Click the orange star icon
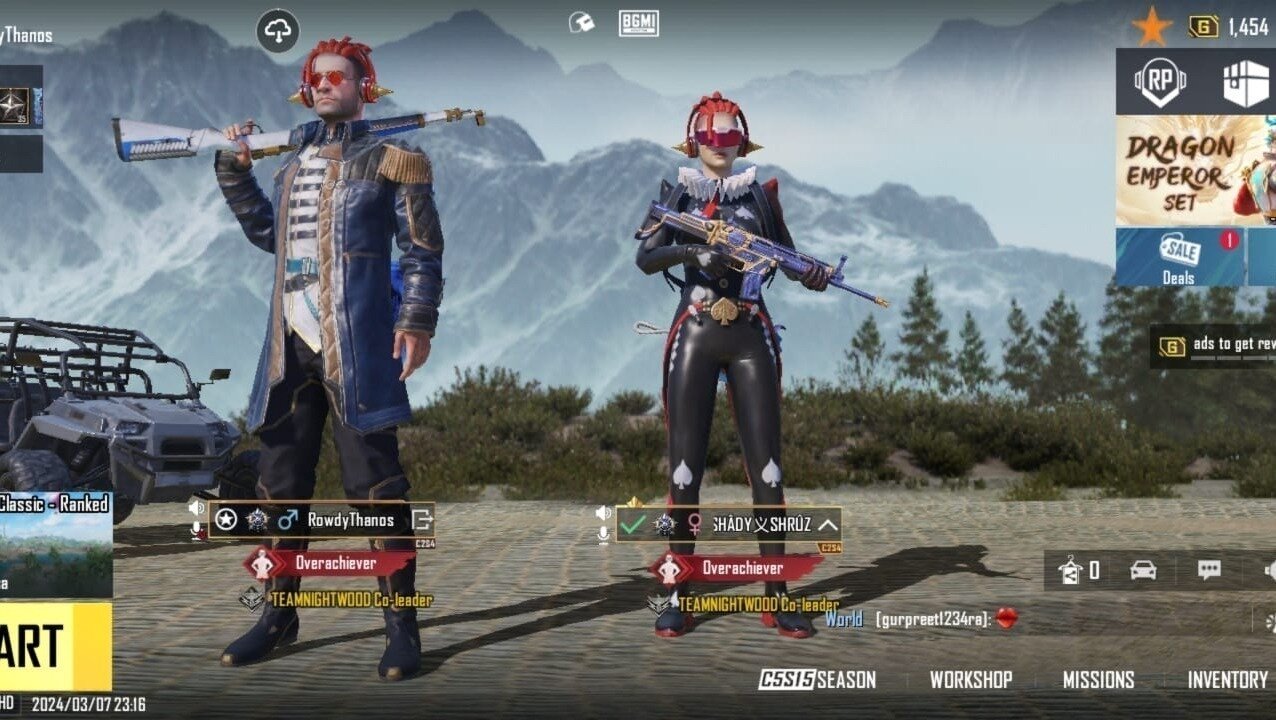 coord(1151,27)
